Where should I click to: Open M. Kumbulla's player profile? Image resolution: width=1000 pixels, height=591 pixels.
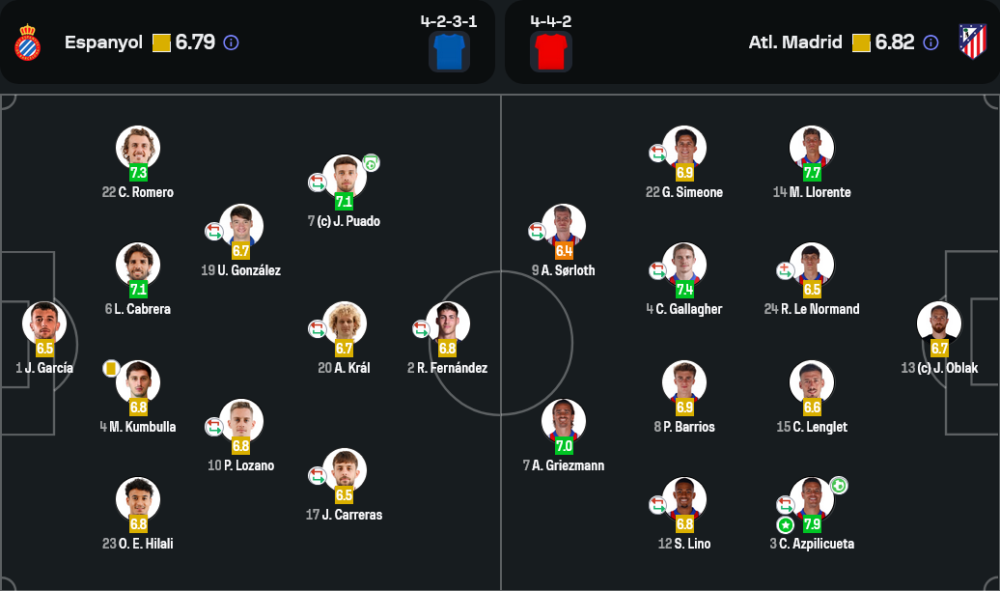coord(138,383)
